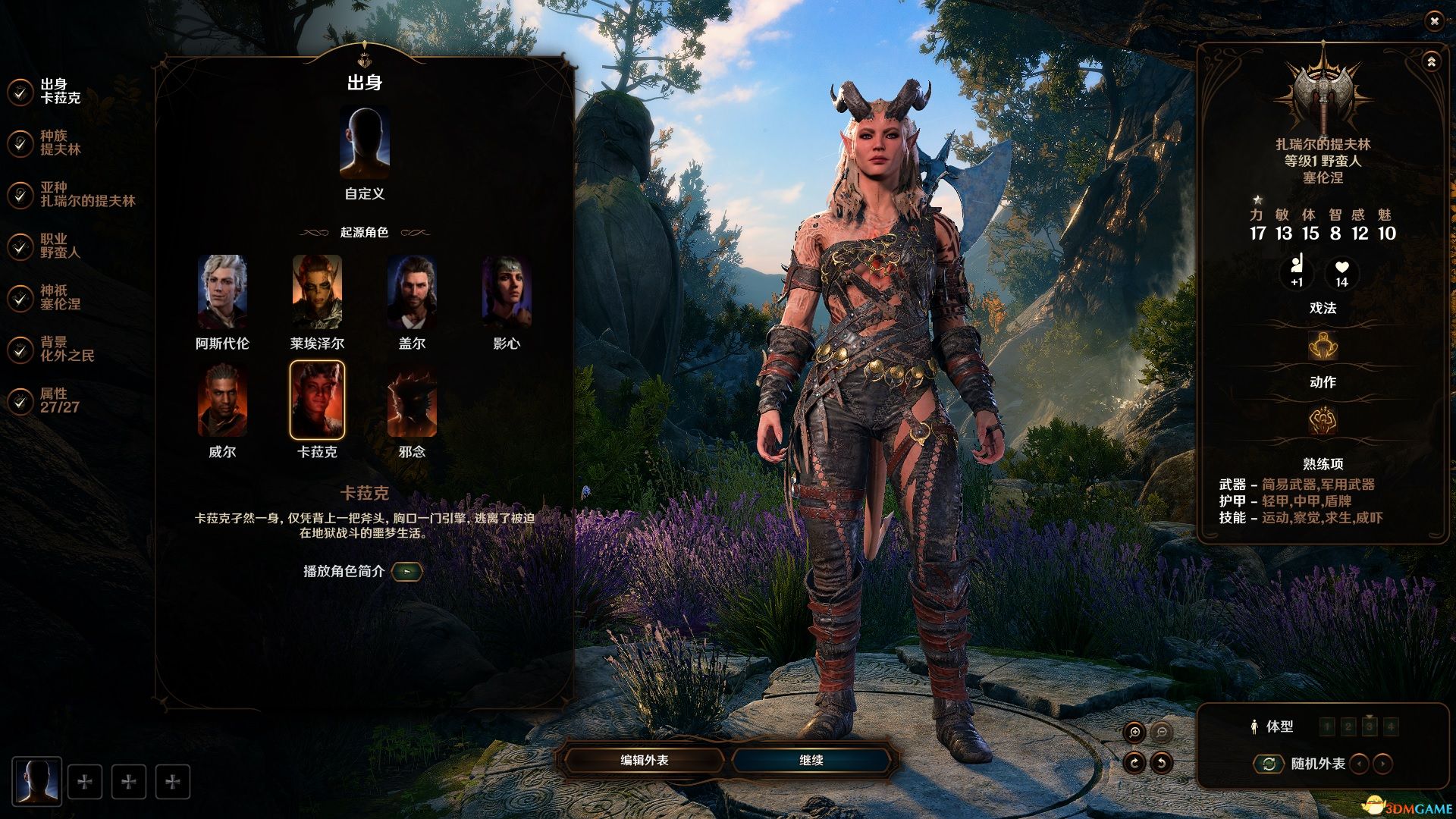Select the 卡菈克 origin portrait
The height and width of the screenshot is (819, 1456).
pos(317,400)
